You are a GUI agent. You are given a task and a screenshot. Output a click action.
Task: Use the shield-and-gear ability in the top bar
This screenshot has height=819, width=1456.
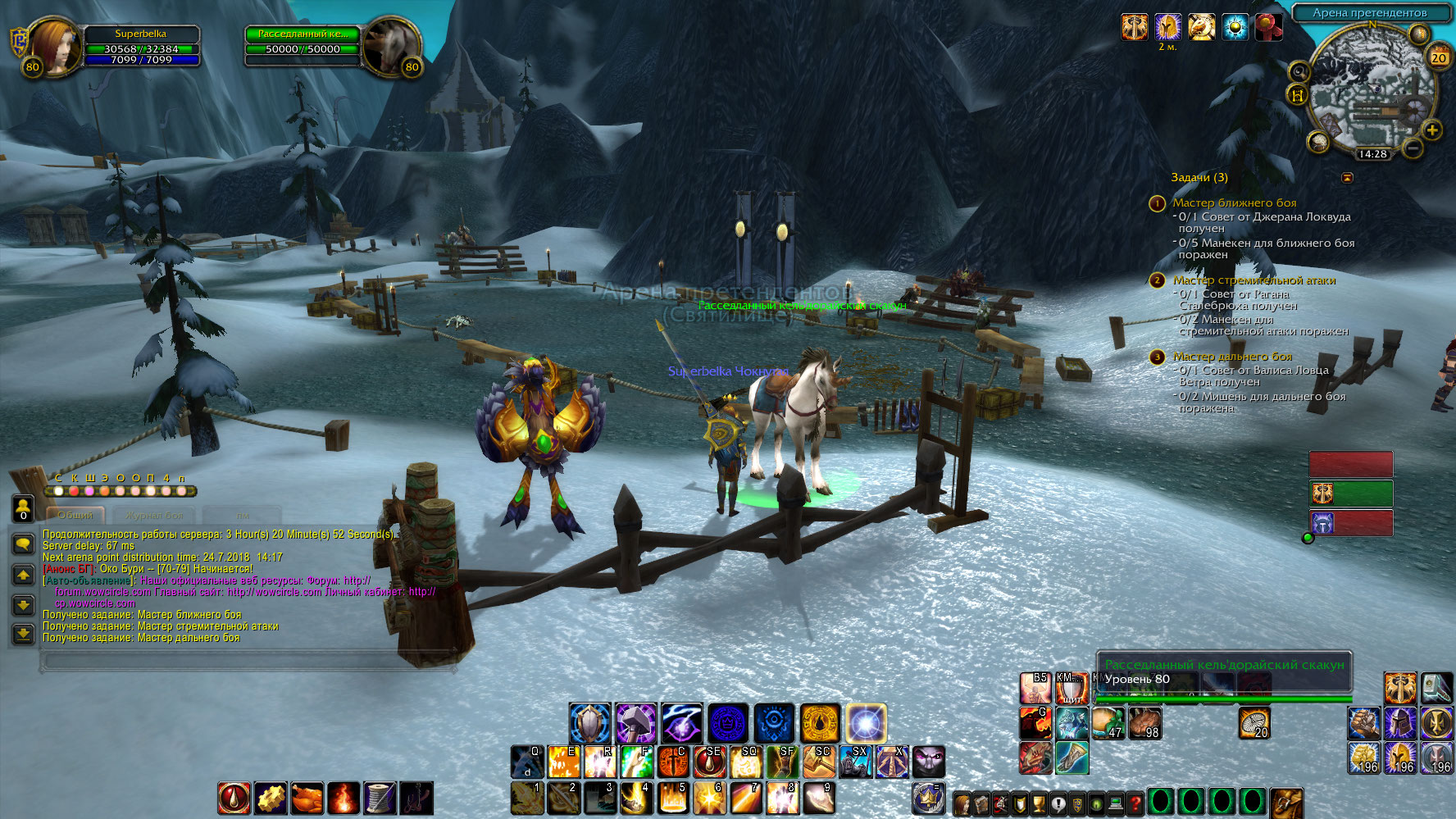click(x=590, y=723)
